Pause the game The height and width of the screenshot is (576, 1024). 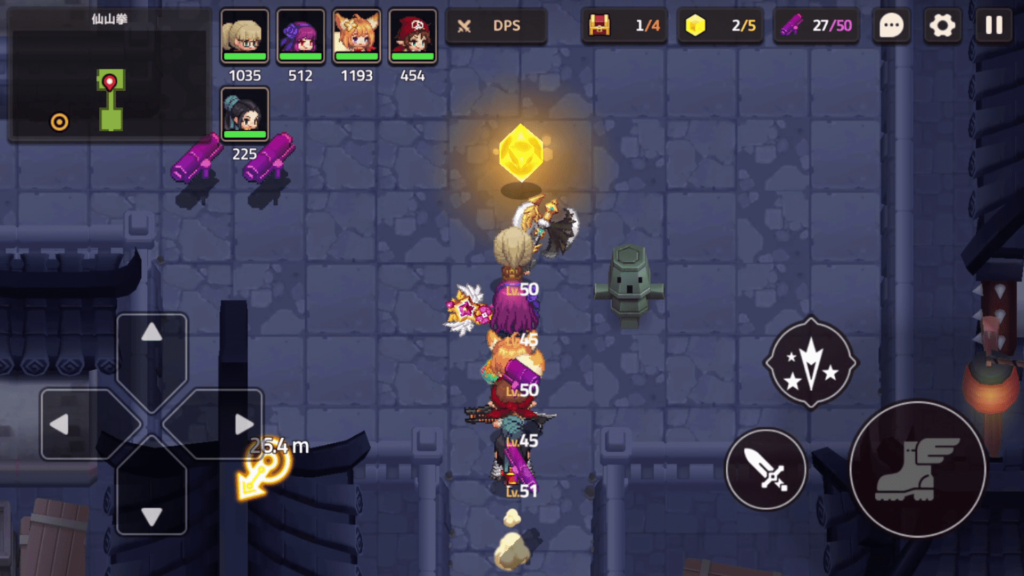coord(994,26)
